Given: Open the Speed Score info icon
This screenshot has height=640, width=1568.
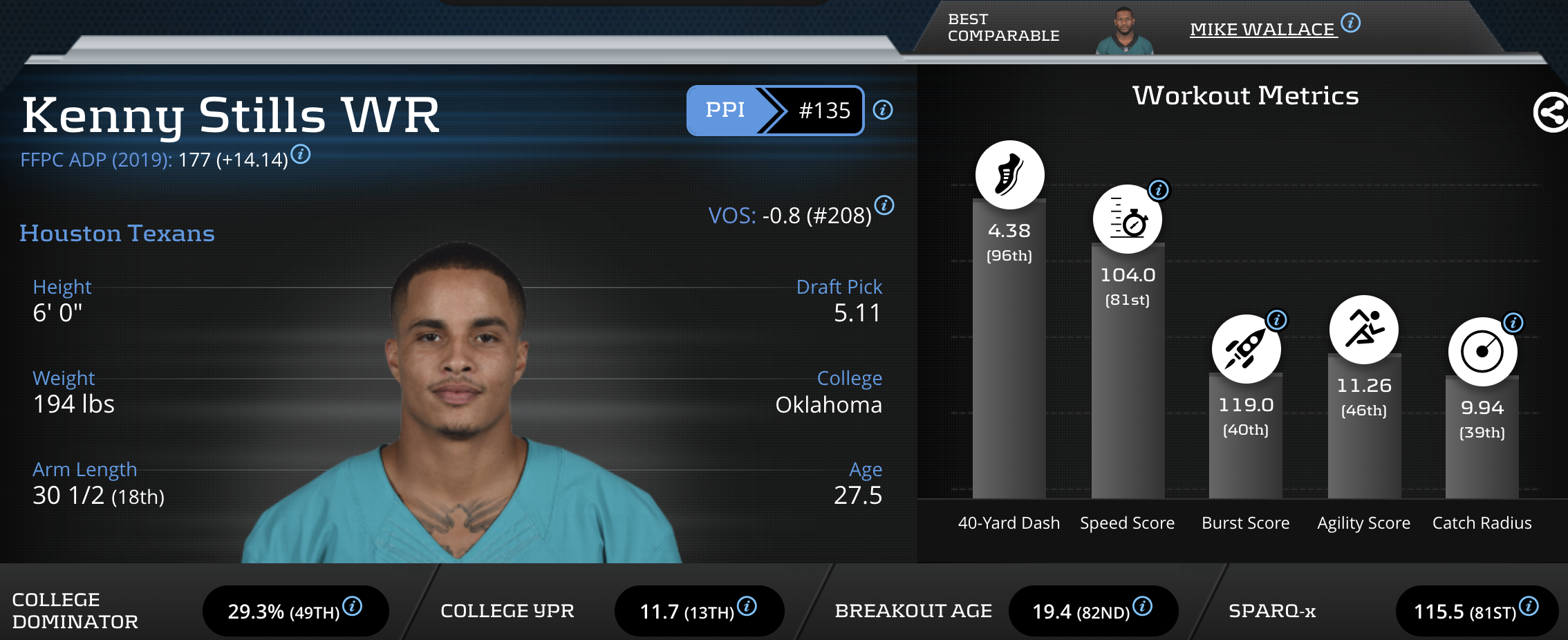Looking at the screenshot, I should (x=1159, y=190).
